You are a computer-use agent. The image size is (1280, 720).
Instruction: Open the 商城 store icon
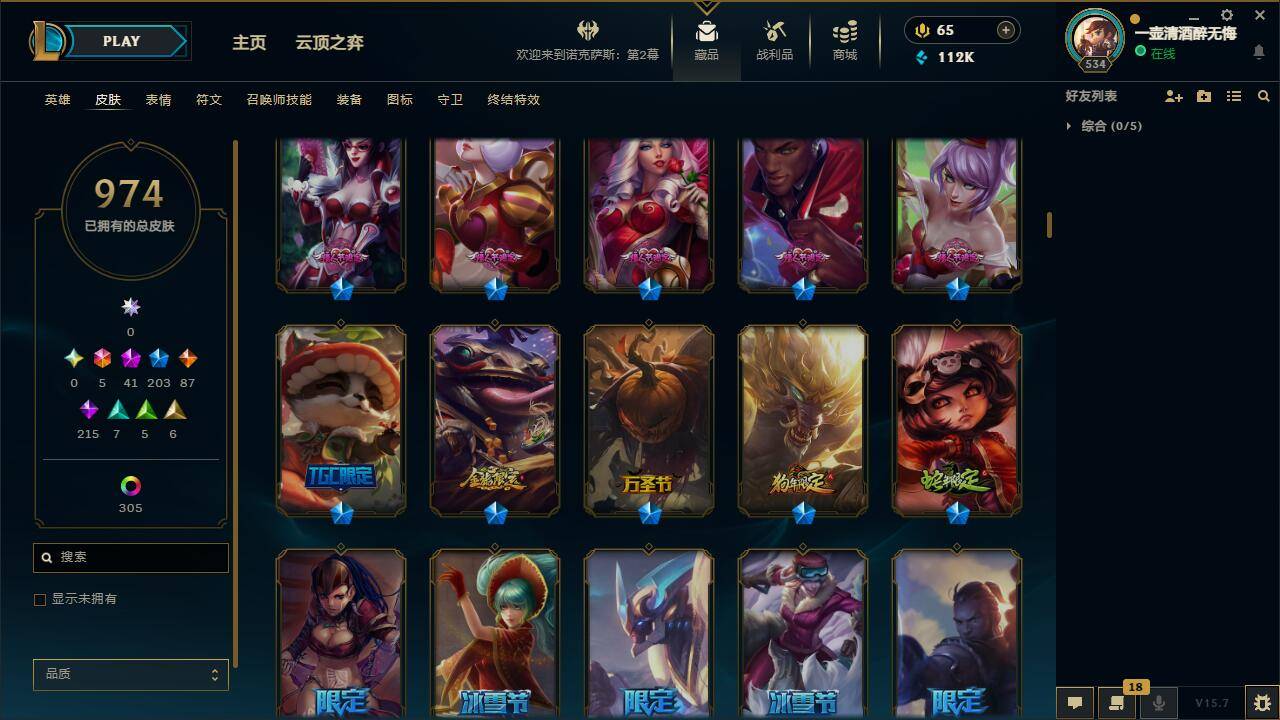point(843,41)
